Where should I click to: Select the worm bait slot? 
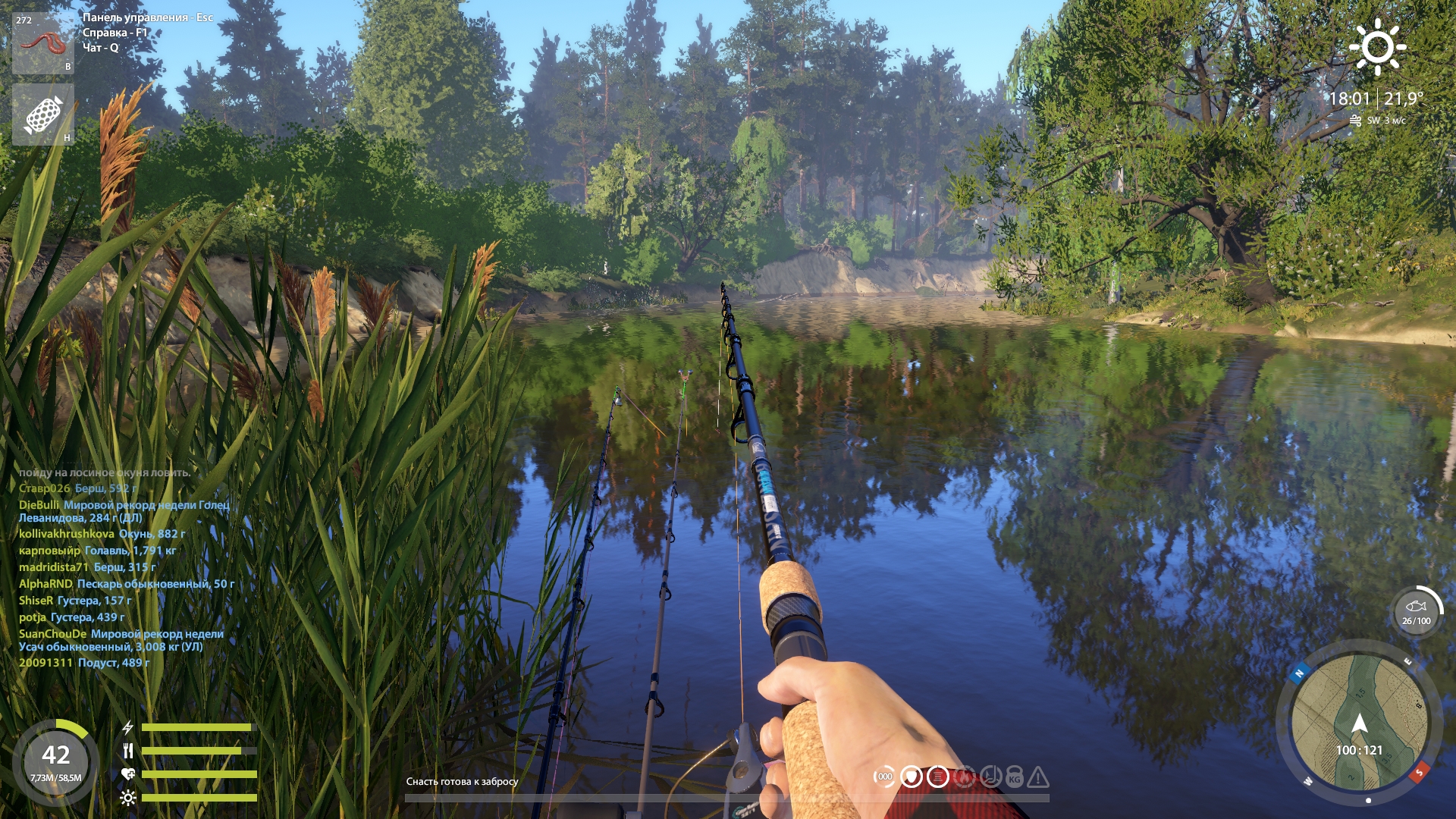pyautogui.click(x=42, y=42)
